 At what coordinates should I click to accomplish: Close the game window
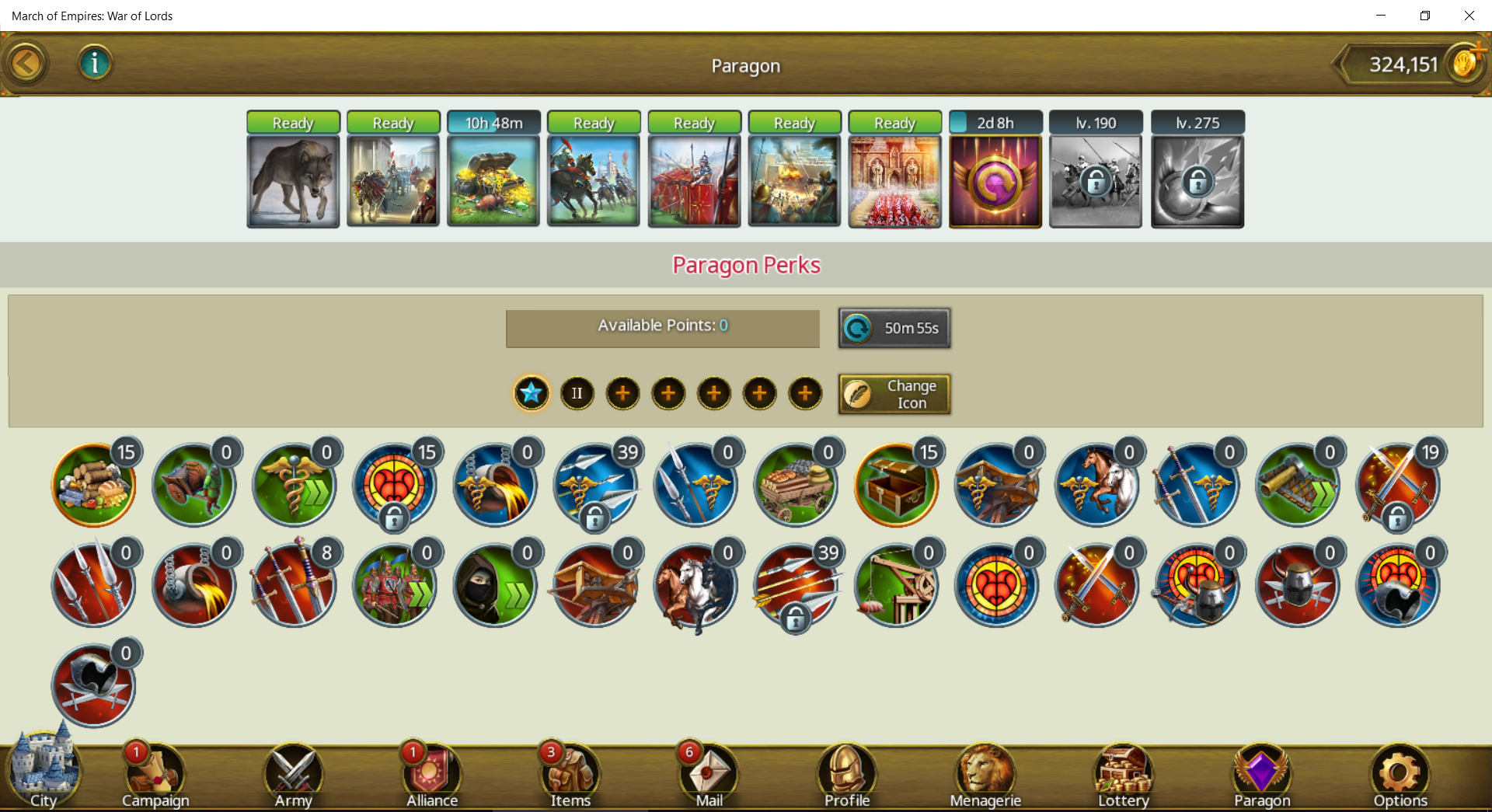(1469, 16)
